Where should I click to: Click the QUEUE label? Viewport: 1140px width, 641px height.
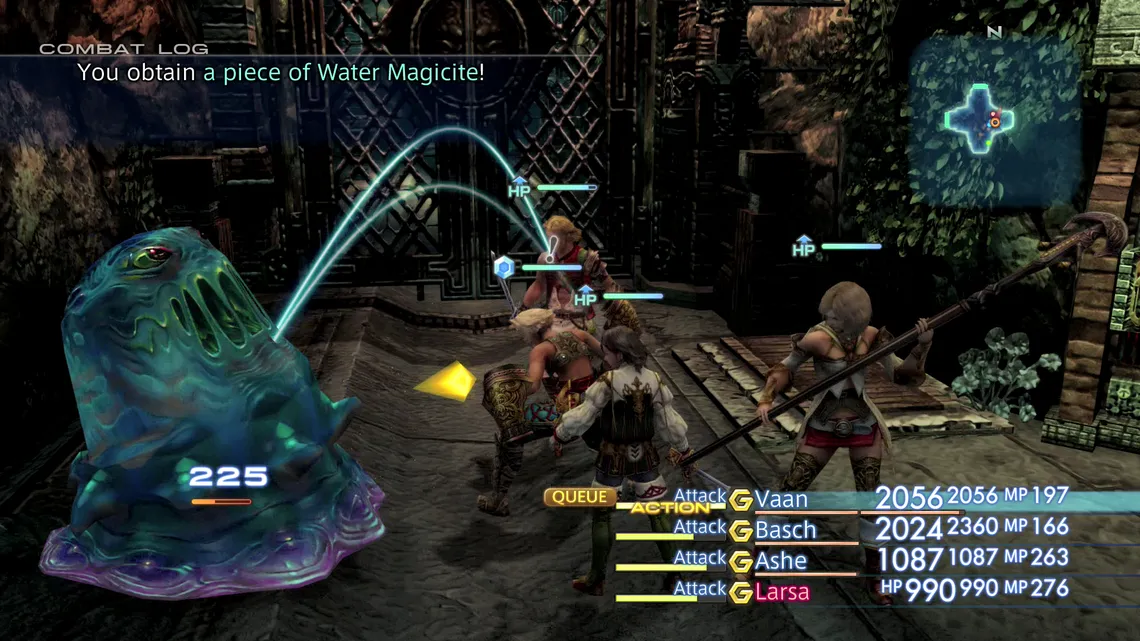[x=579, y=497]
